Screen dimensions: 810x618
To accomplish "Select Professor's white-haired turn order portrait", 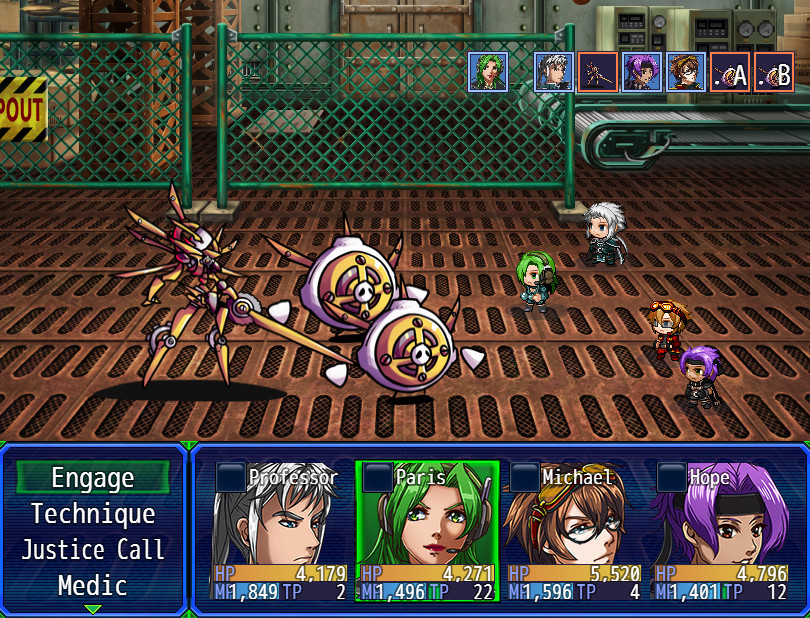I will (554, 72).
